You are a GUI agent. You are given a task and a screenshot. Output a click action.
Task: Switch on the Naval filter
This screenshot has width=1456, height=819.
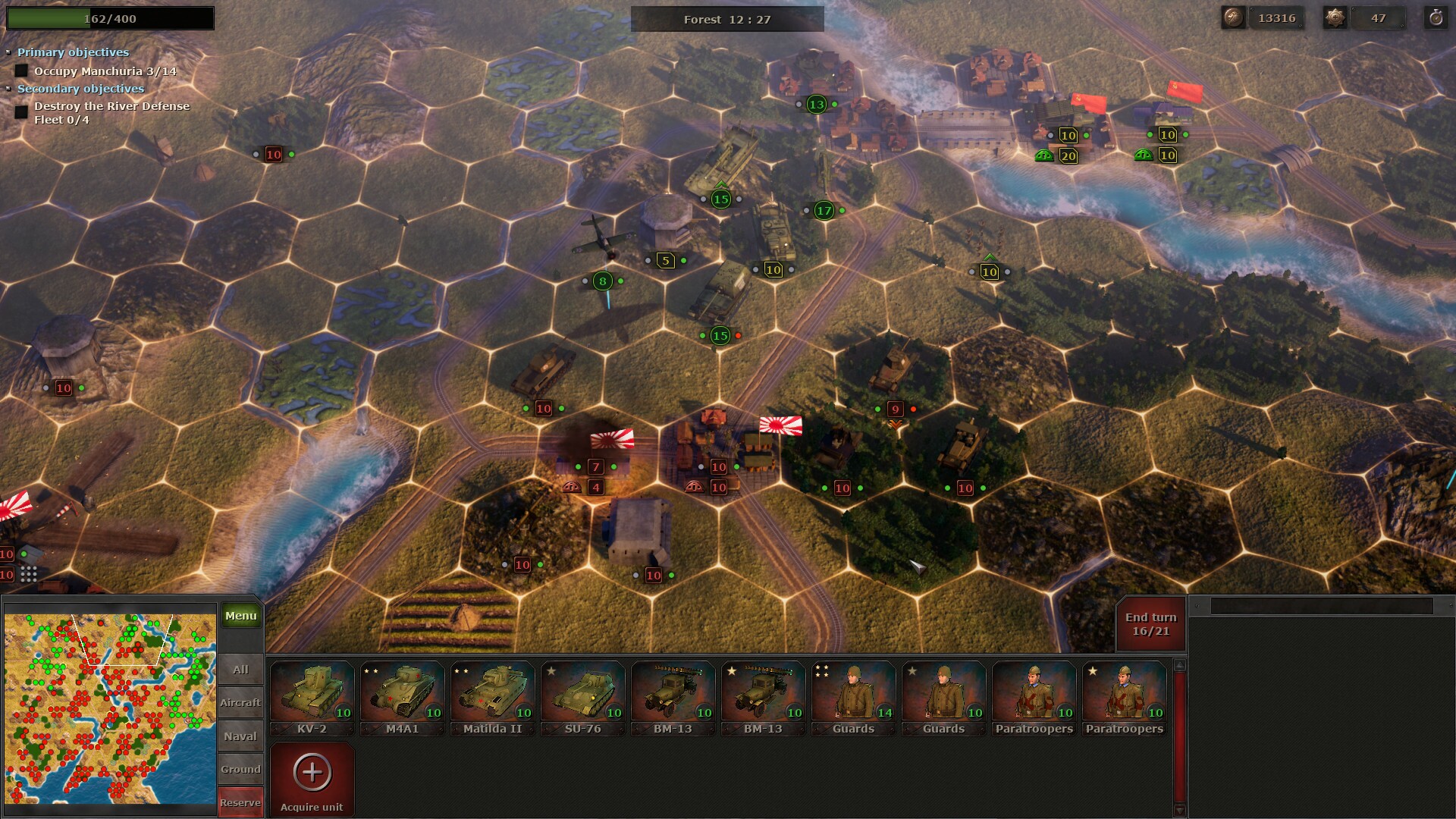[240, 736]
